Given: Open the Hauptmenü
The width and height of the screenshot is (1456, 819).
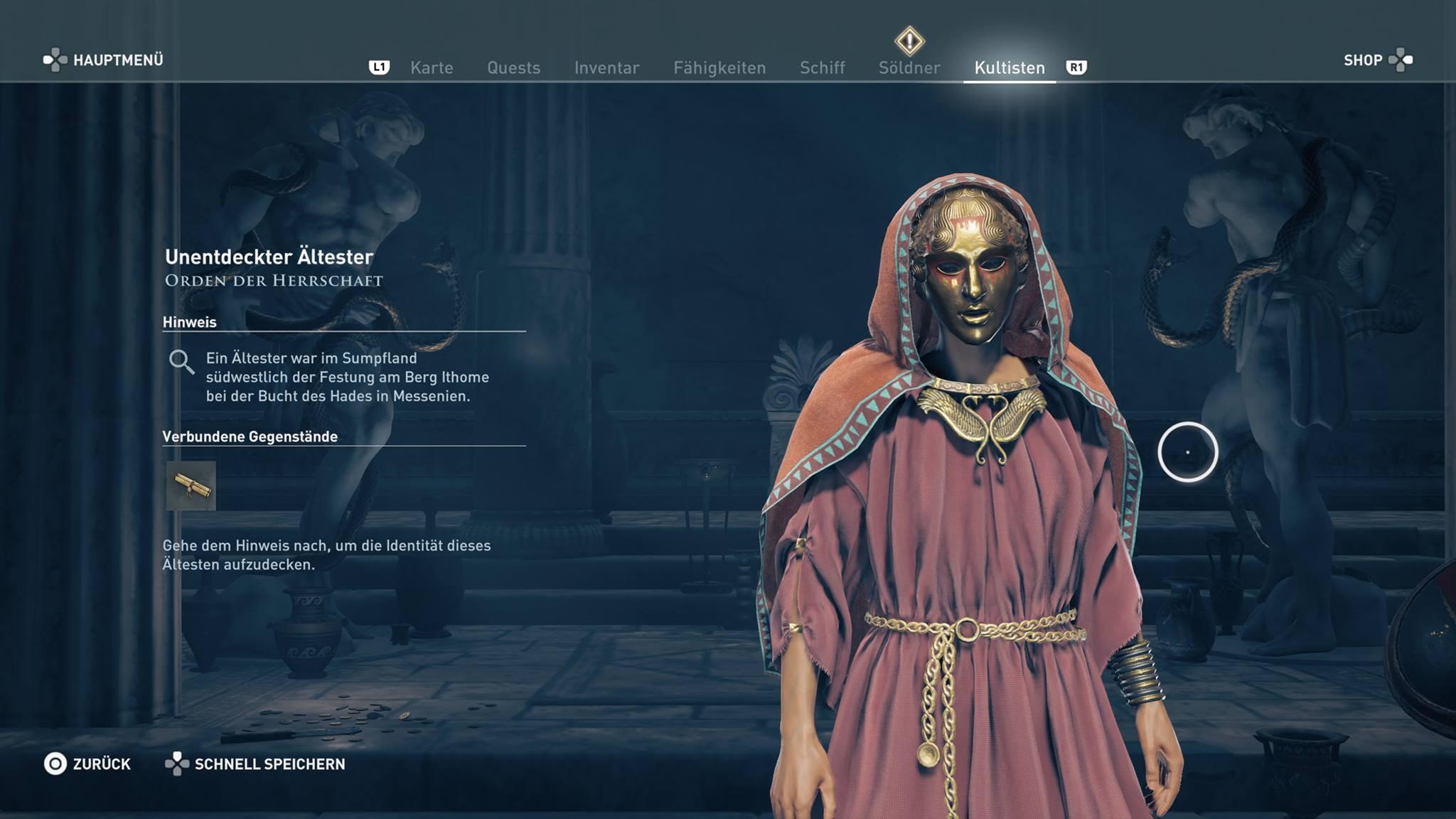Looking at the screenshot, I should tap(104, 60).
